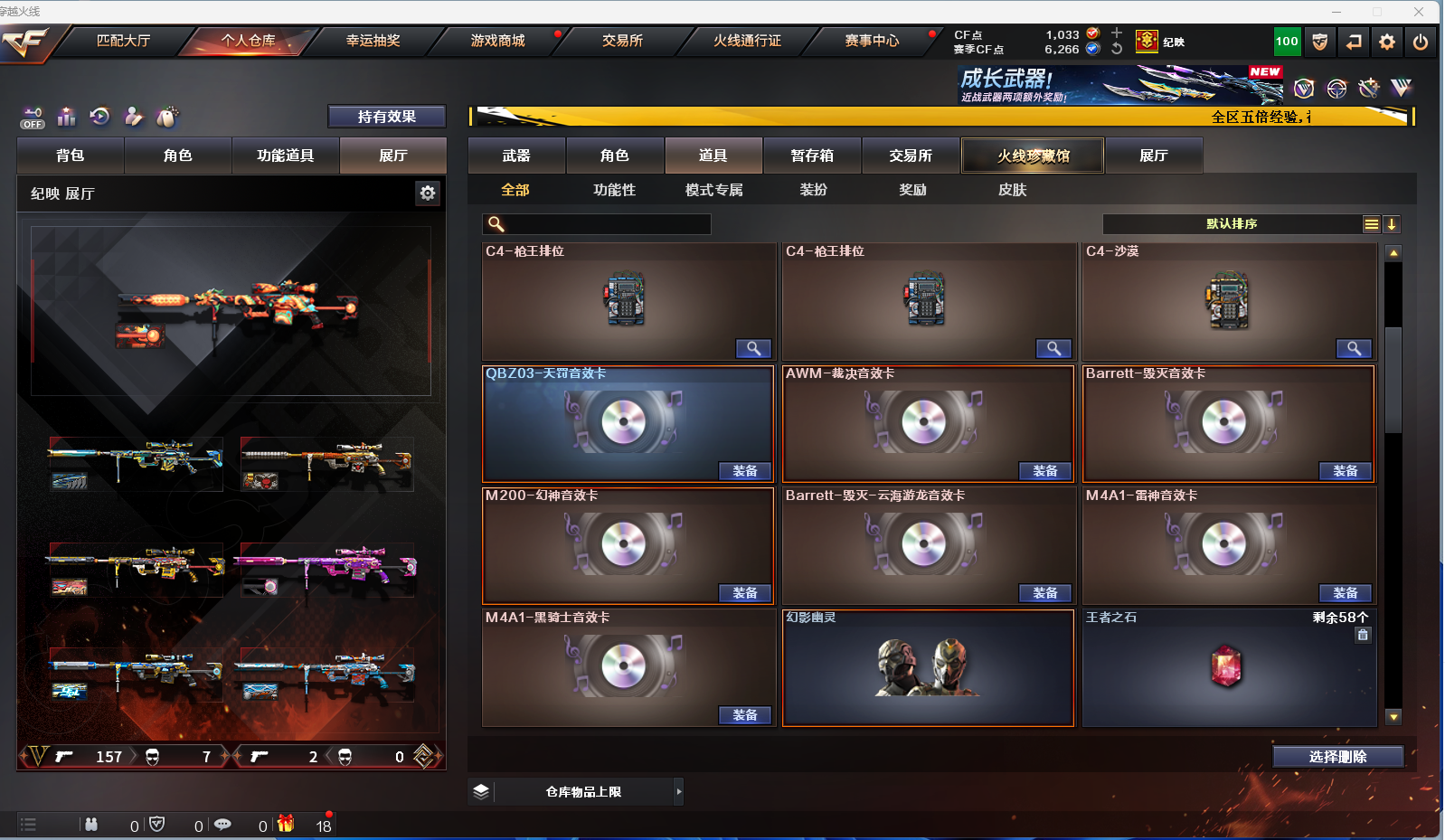Switch to the 背包 backpack tab
The width and height of the screenshot is (1445, 840).
71,156
